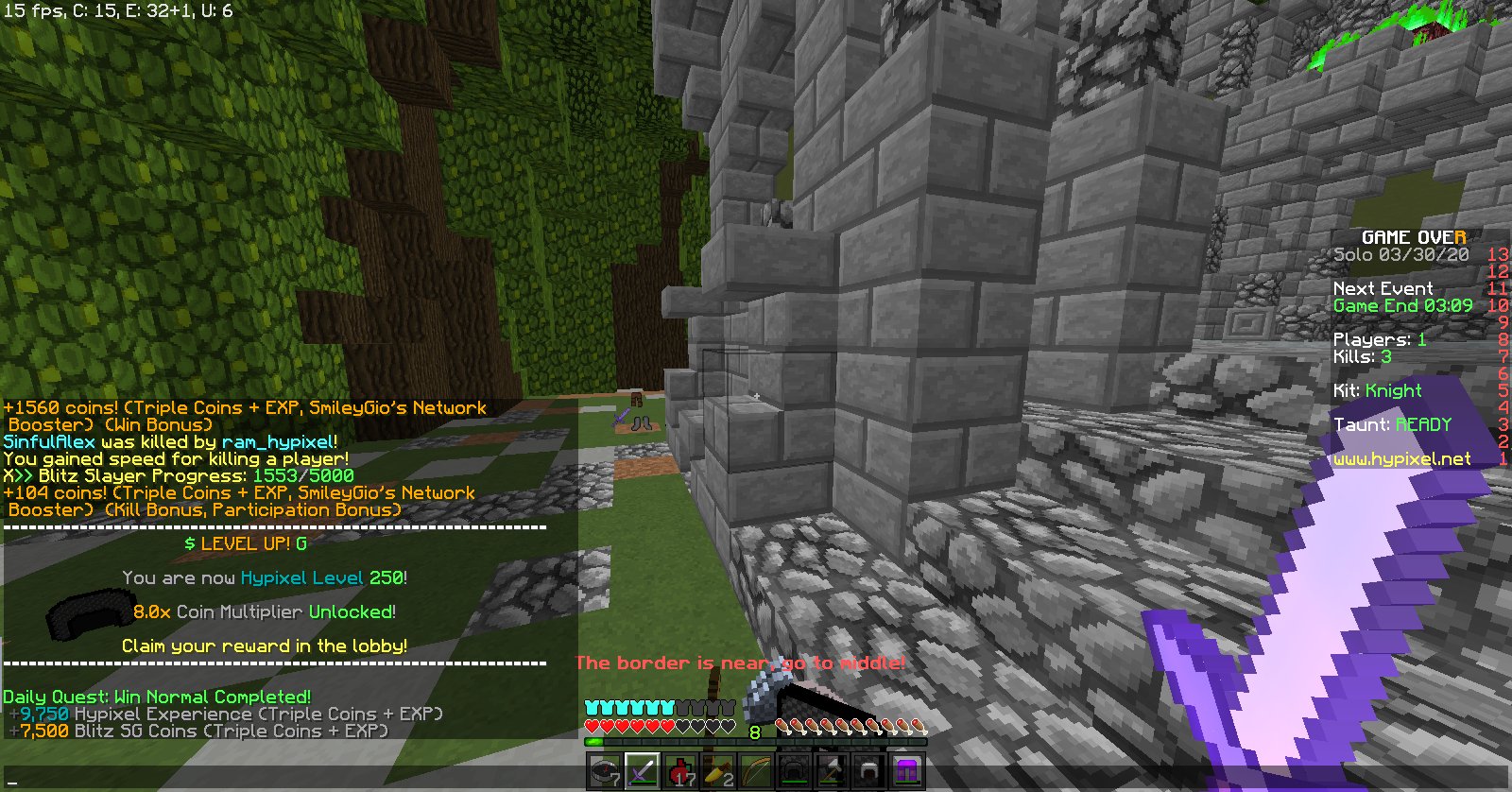Open the www.hypixel.net link in chat
The width and height of the screenshot is (1512, 792).
[1402, 458]
